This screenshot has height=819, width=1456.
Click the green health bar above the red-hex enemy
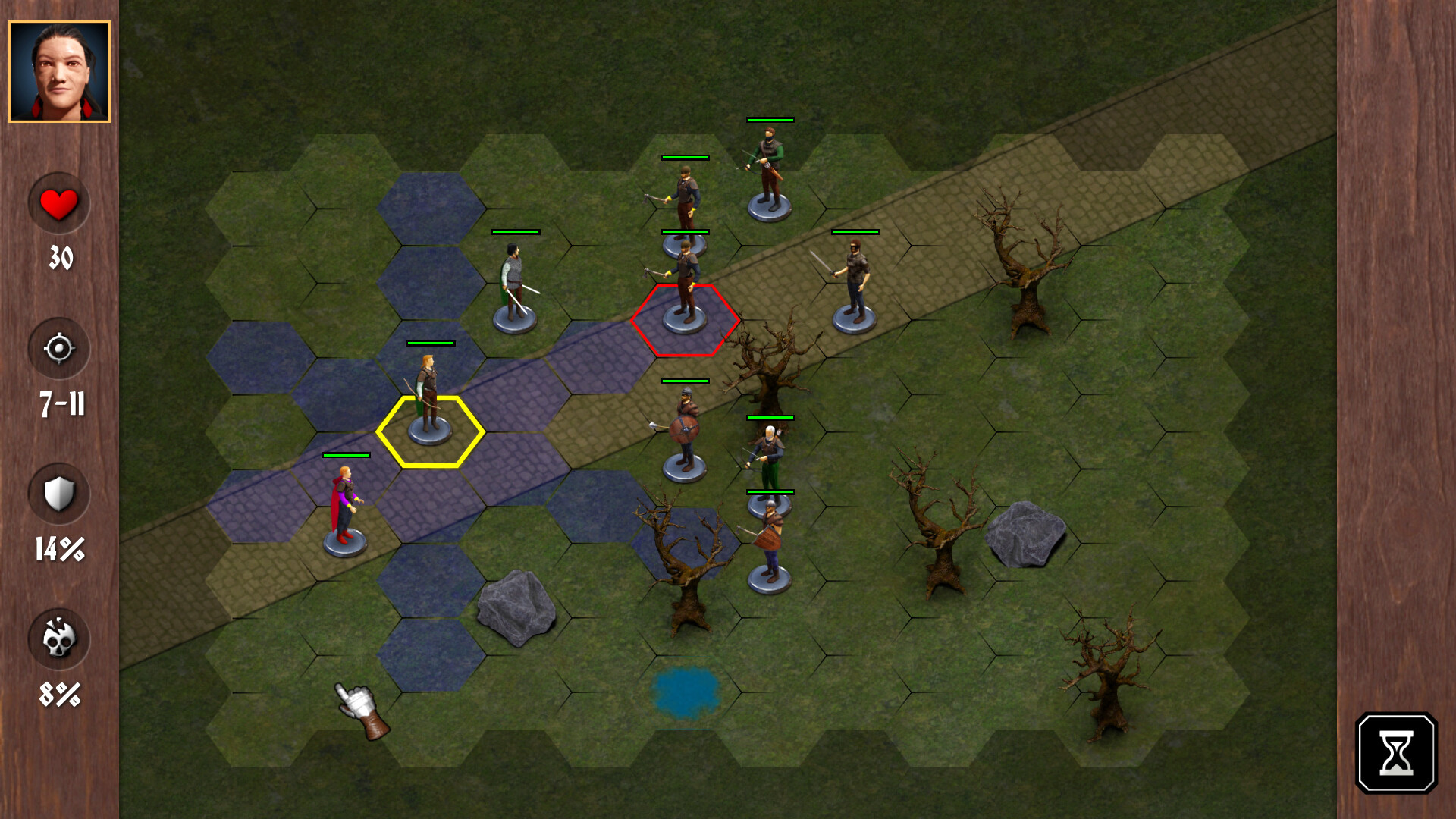[x=685, y=233]
